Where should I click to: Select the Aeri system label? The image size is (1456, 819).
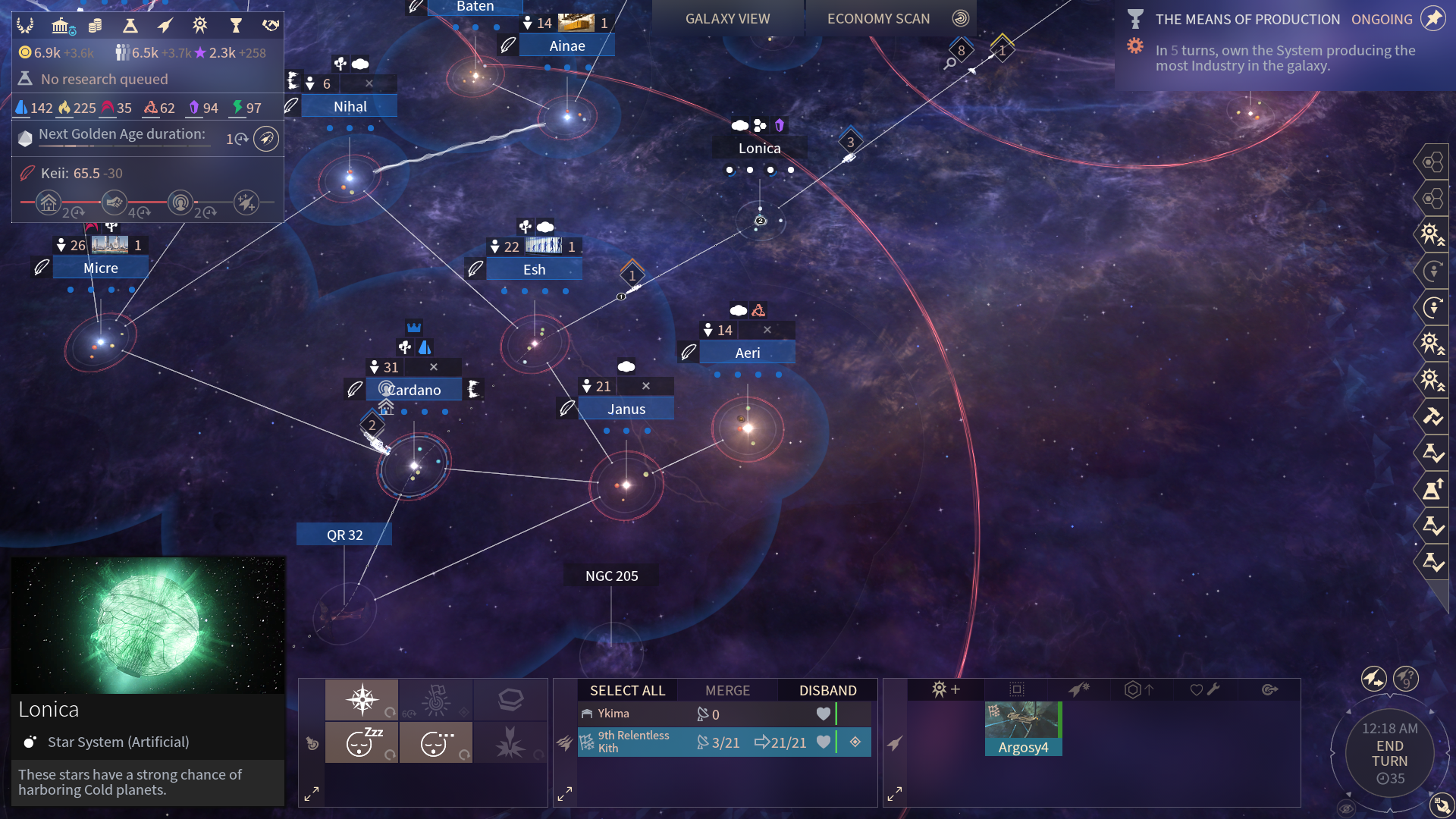point(747,353)
